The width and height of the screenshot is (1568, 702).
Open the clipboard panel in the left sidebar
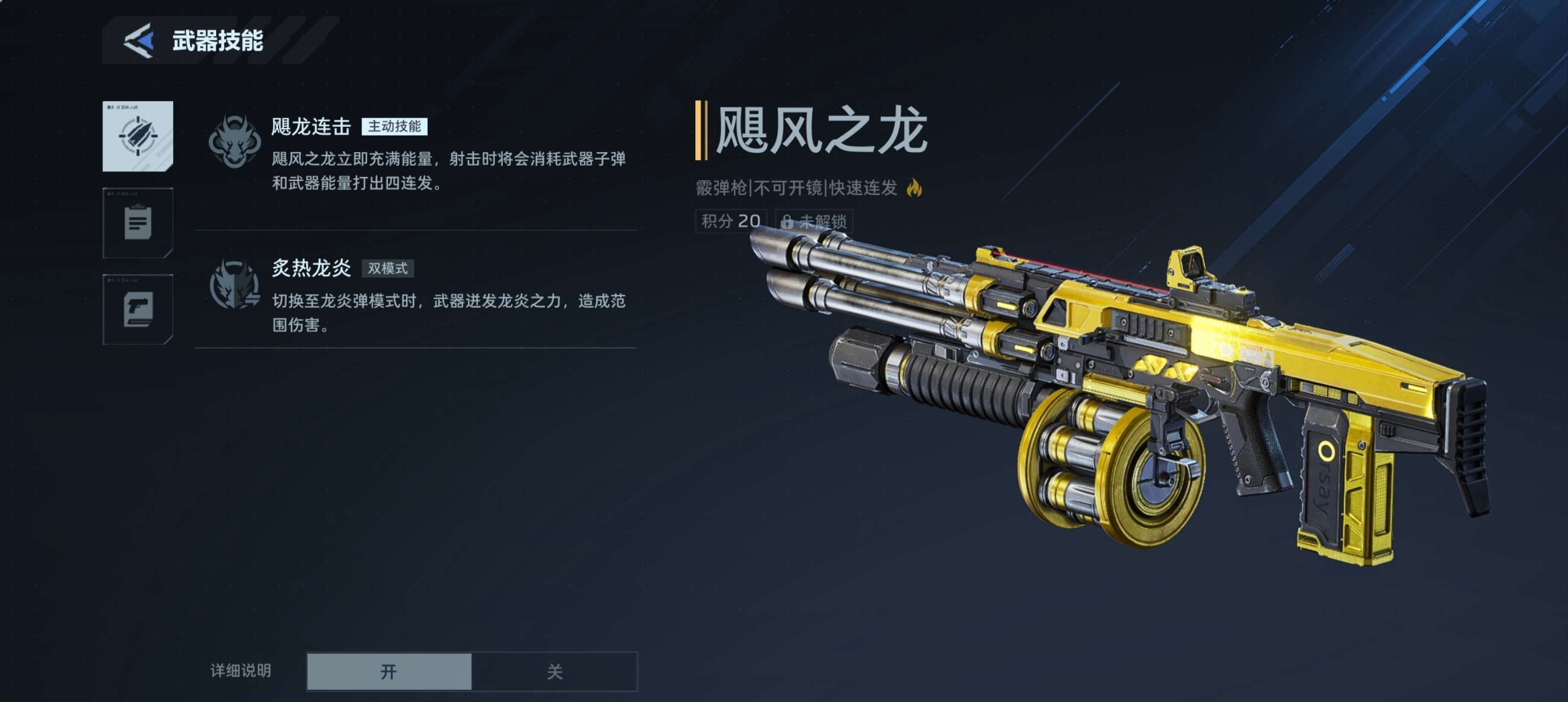click(137, 224)
